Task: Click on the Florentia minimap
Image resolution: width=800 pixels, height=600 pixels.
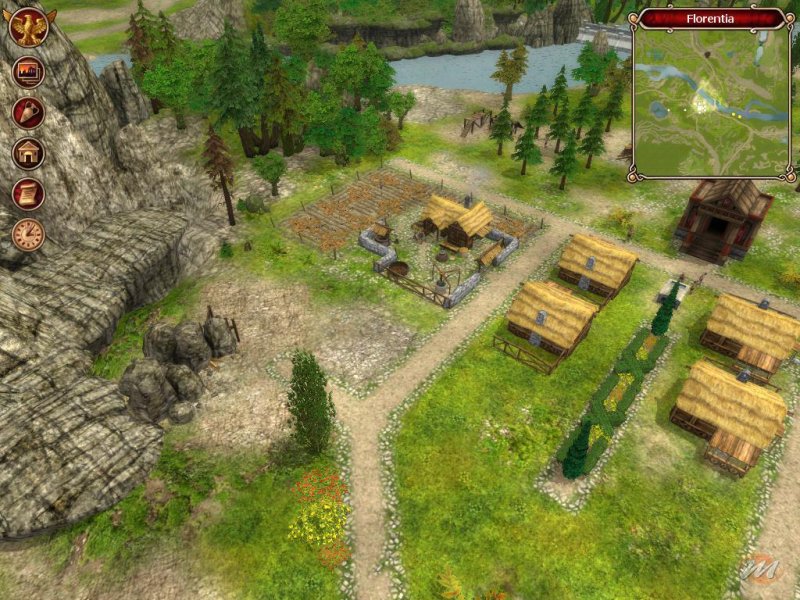Action: tap(711, 103)
